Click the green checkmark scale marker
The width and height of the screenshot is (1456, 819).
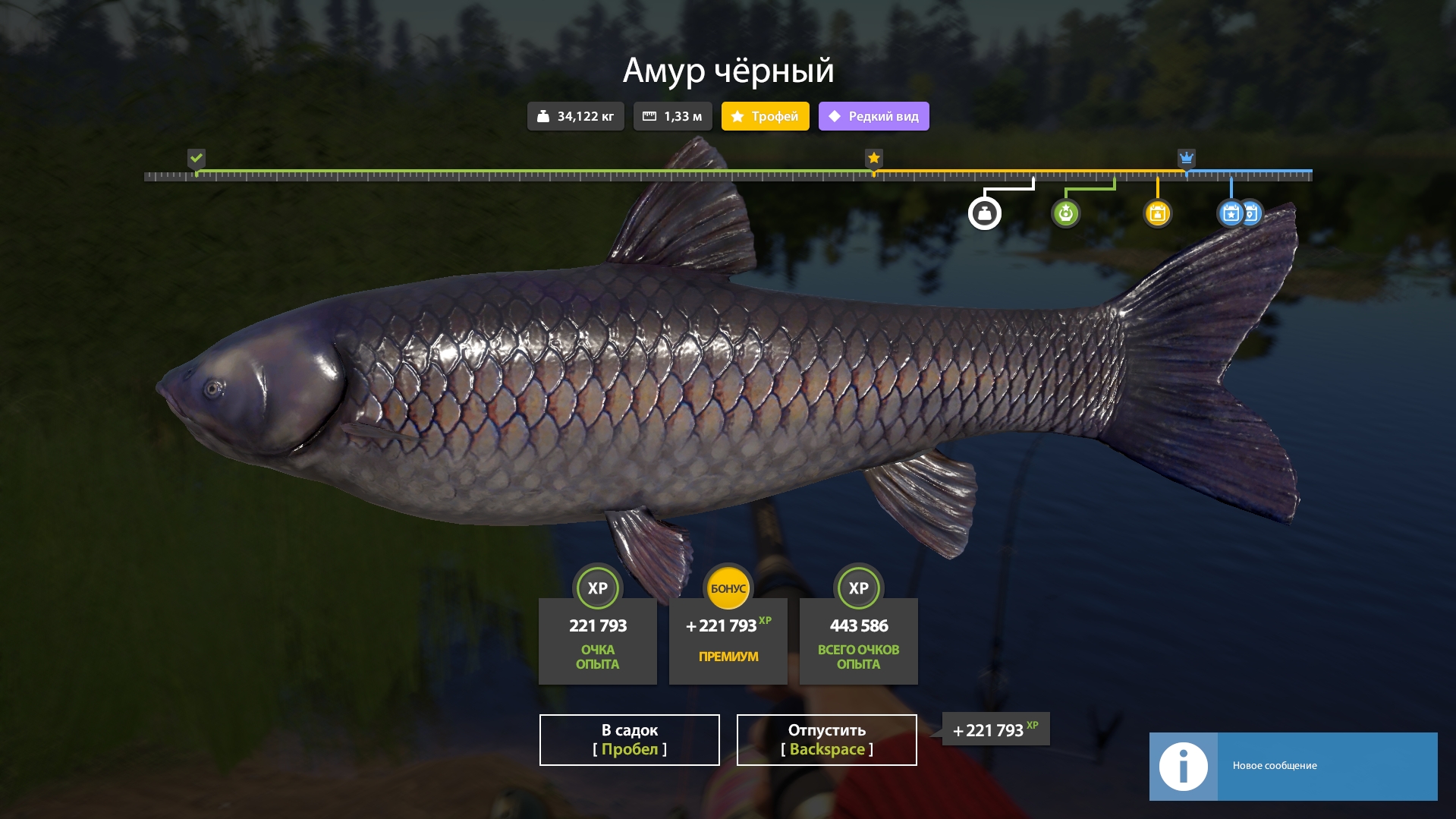(197, 158)
